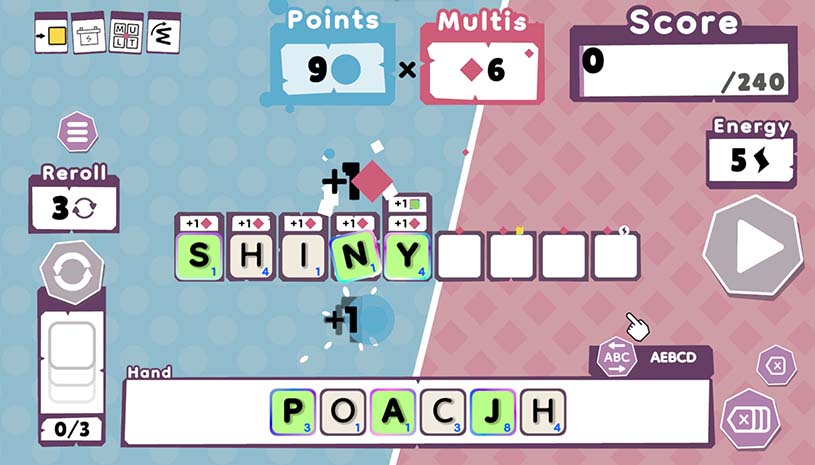This screenshot has height=465, width=815.
Task: Click the I tile on the board
Action: coord(303,256)
